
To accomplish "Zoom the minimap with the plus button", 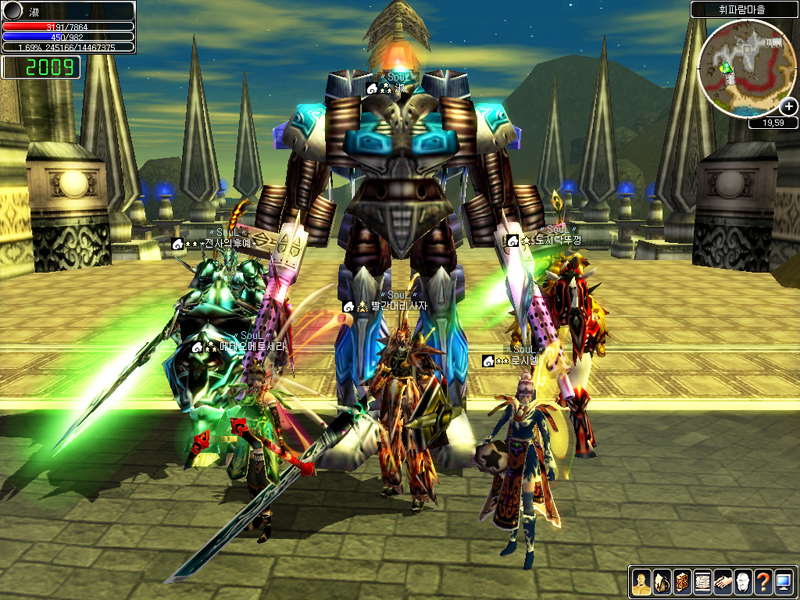I will click(789, 106).
